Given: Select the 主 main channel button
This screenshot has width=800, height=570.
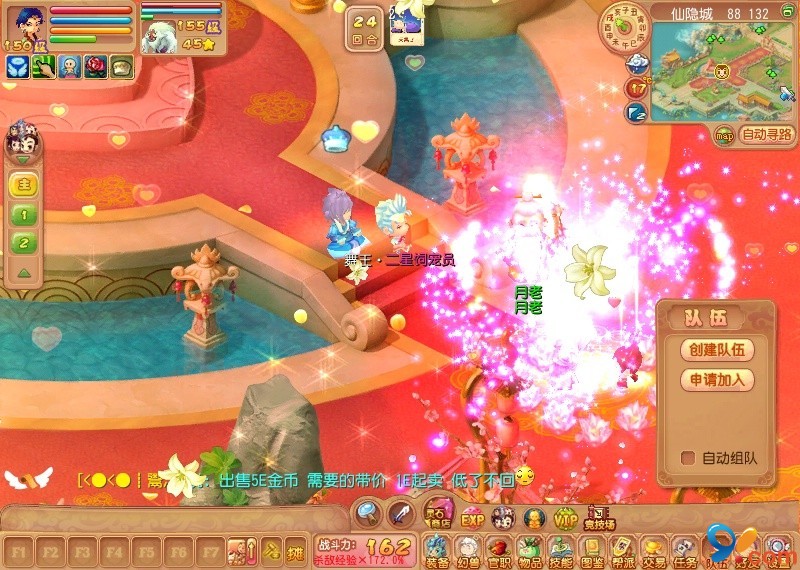Looking at the screenshot, I should pos(24,185).
